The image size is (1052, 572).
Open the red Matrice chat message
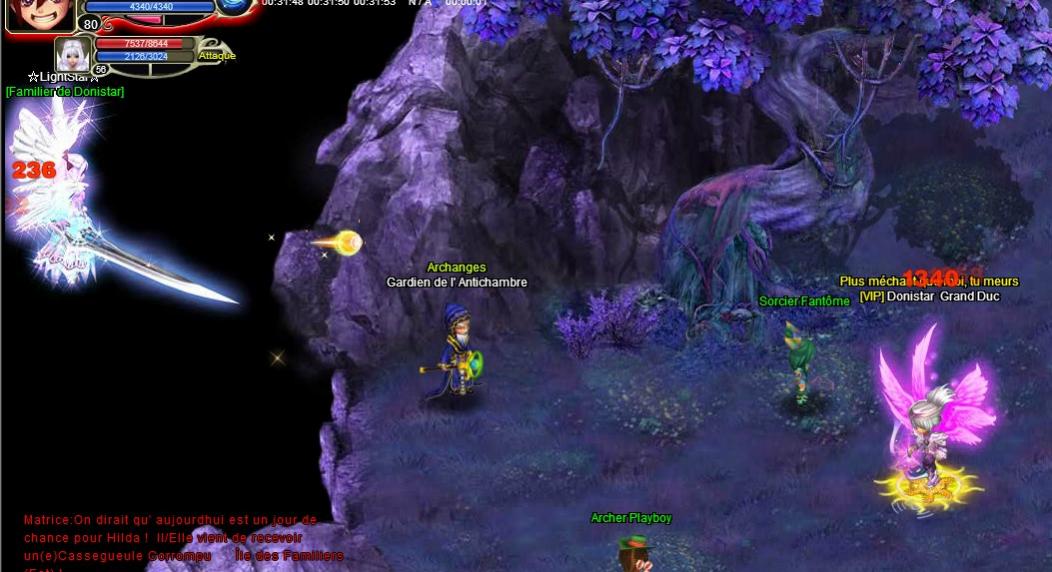pos(170,537)
